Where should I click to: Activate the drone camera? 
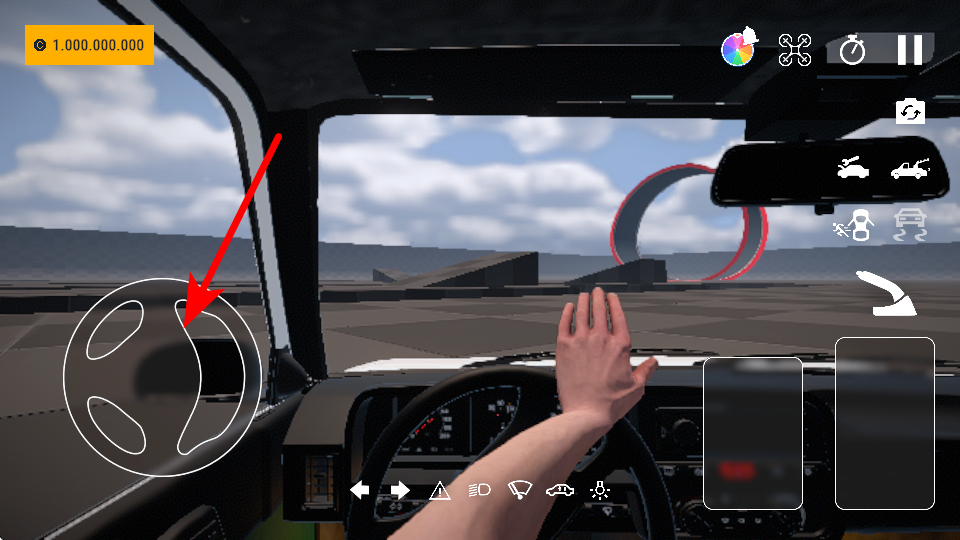pyautogui.click(x=795, y=49)
